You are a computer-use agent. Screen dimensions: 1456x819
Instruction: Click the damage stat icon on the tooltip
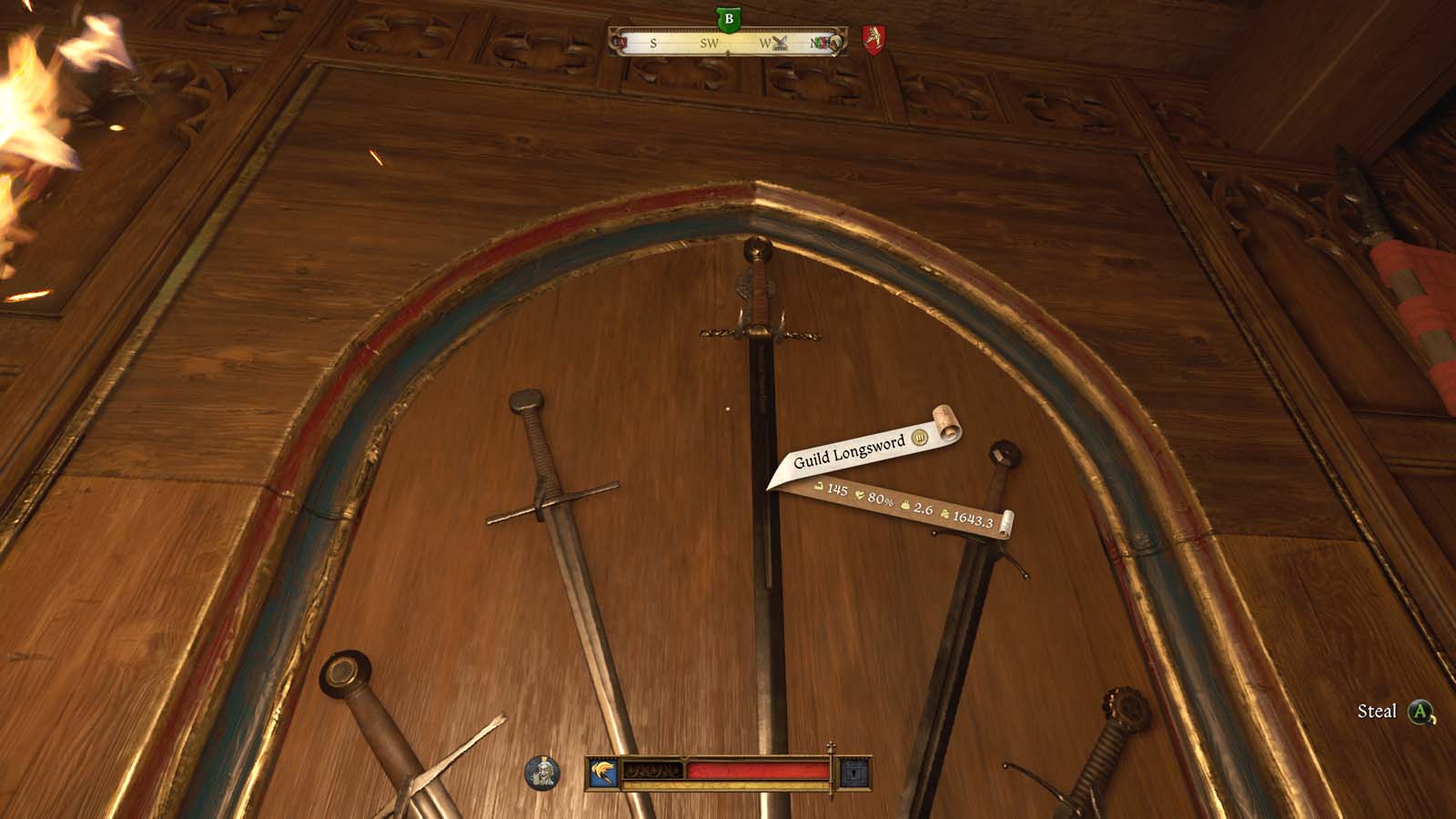click(819, 487)
